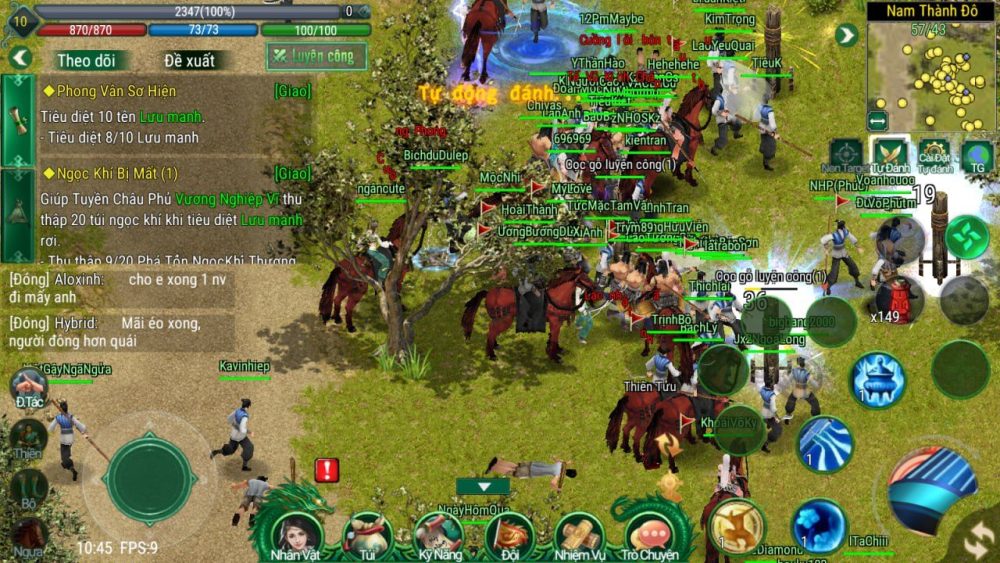
Task: Switch to the Đề xuất tab
Action: pos(189,60)
